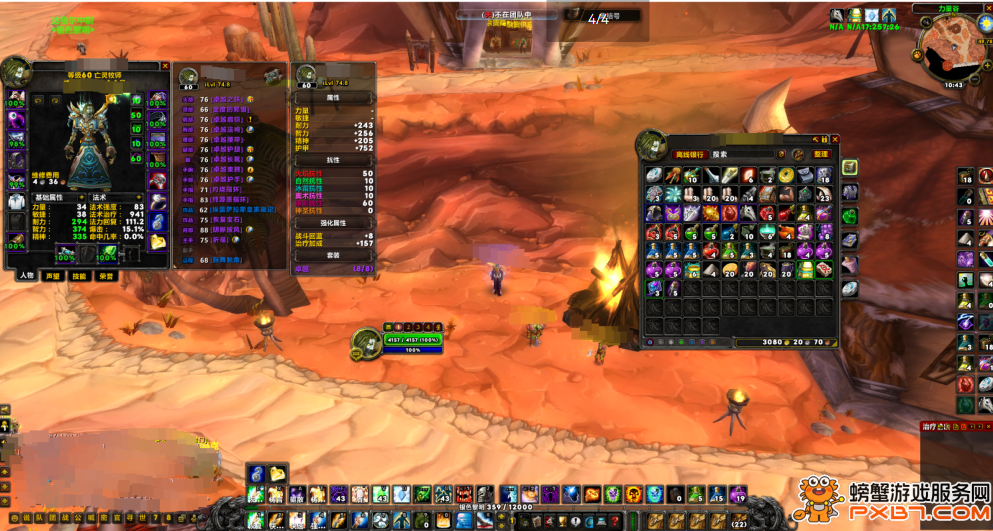
Task: Activate the red skull ability on action bar
Action: point(463,495)
